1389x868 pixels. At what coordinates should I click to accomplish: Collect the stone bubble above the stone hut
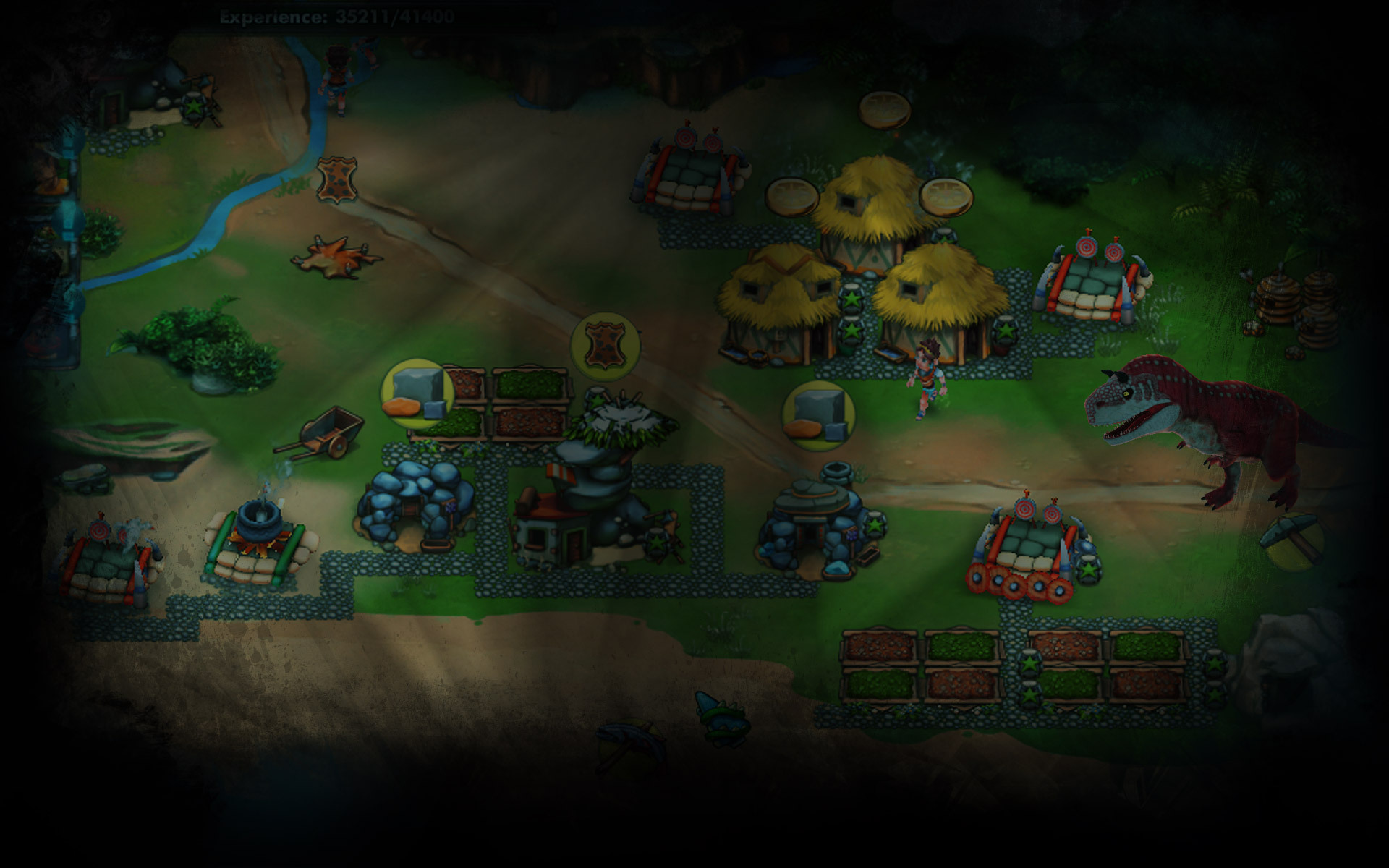tap(818, 416)
